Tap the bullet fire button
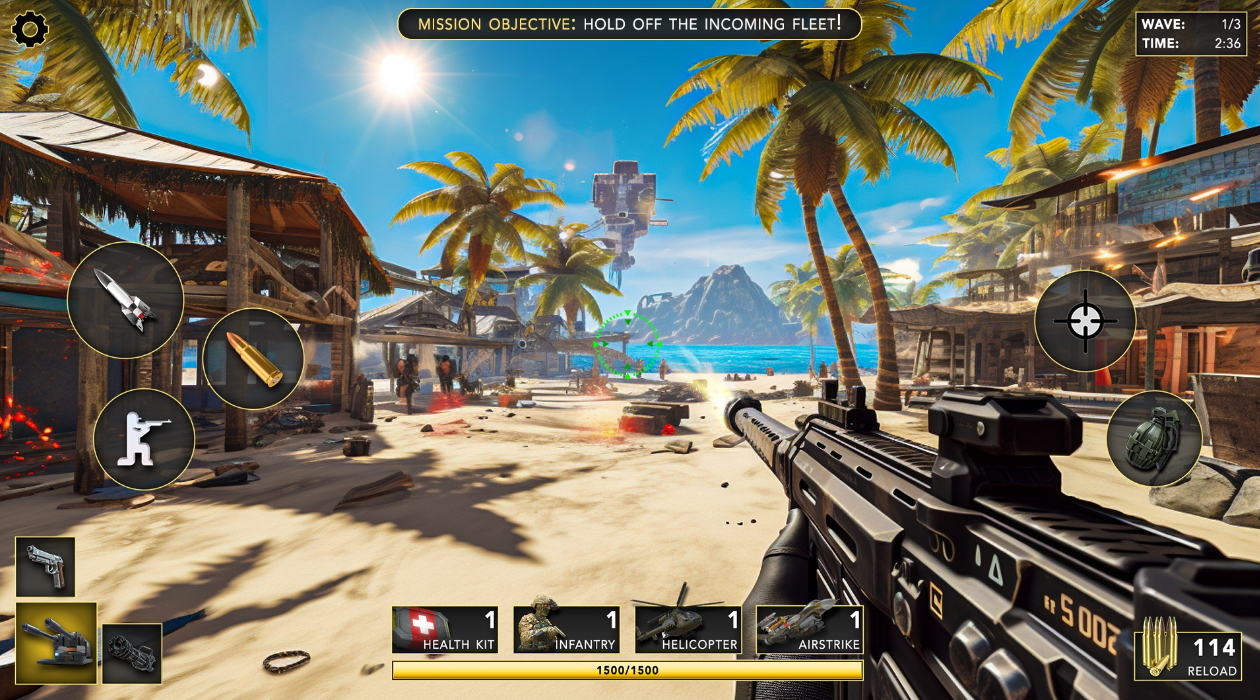Viewport: 1260px width, 700px height. 253,359
